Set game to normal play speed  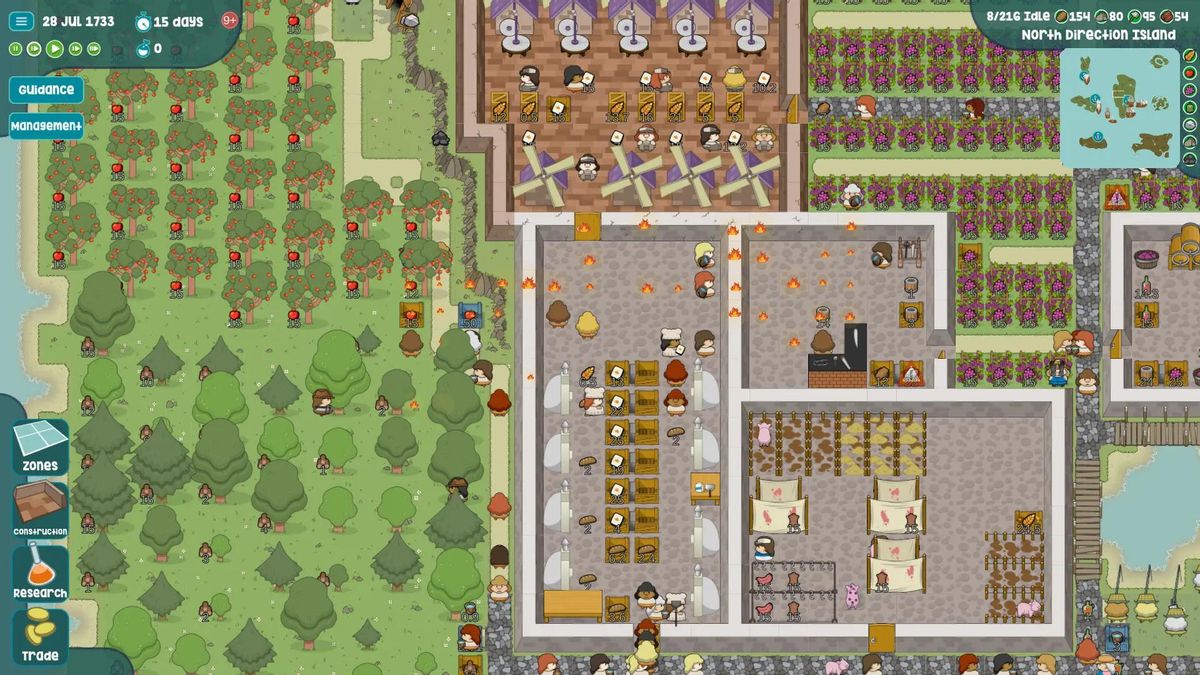click(55, 48)
